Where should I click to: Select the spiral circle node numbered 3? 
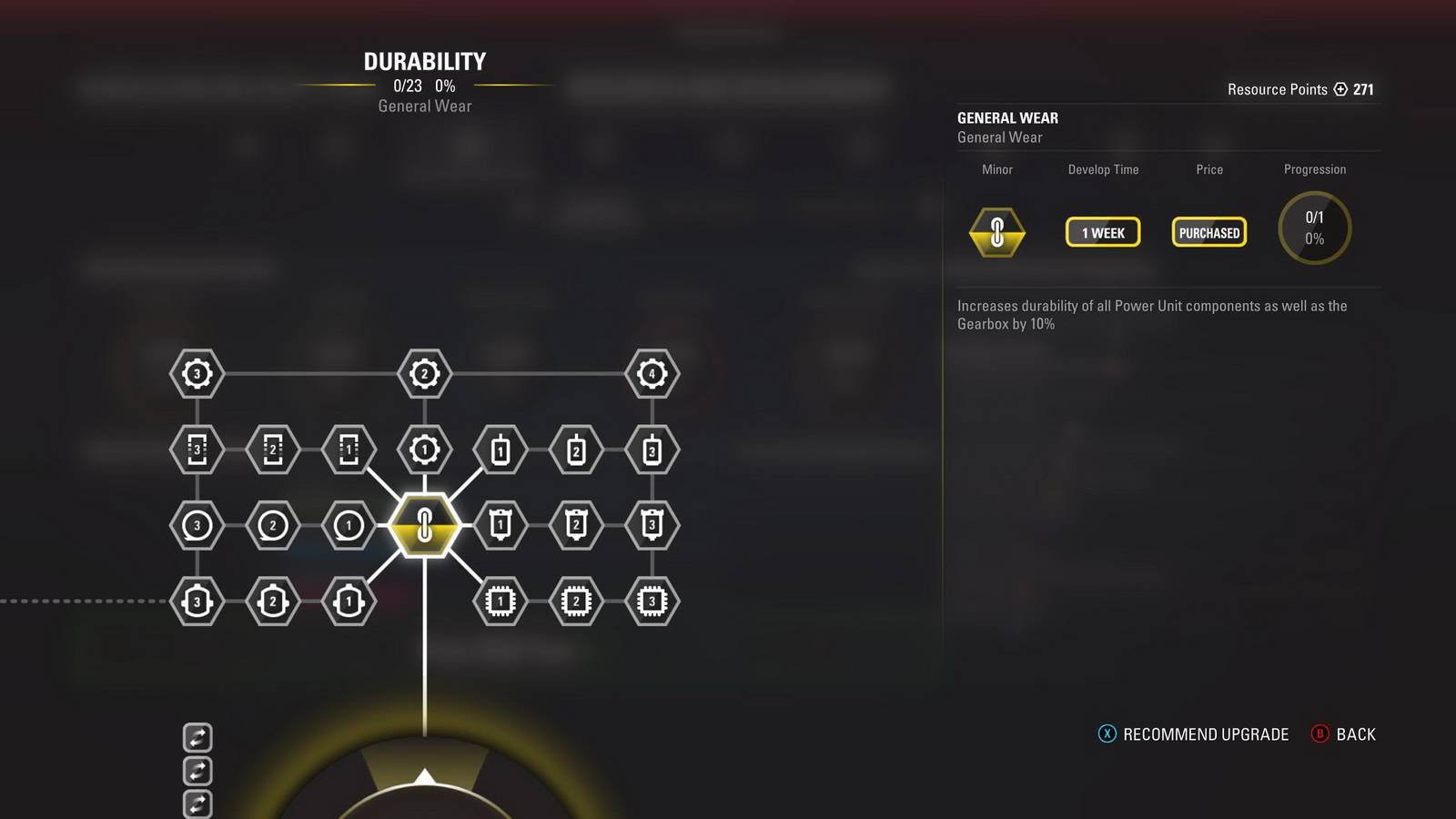tap(197, 525)
